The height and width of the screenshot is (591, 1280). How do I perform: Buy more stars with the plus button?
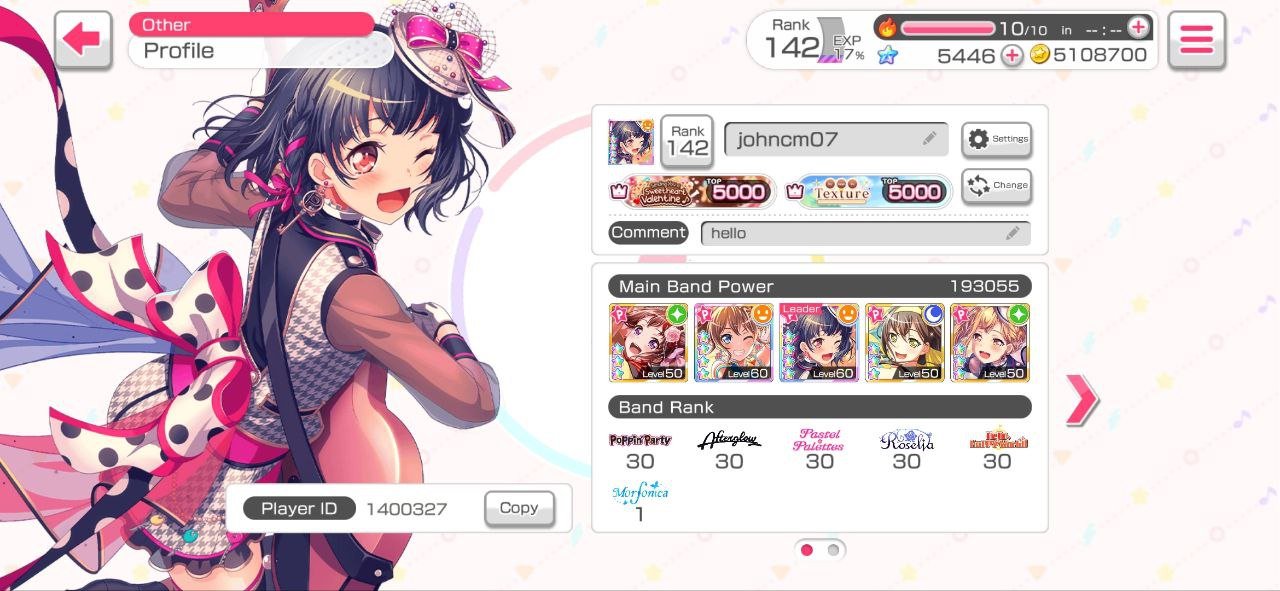(x=1012, y=56)
